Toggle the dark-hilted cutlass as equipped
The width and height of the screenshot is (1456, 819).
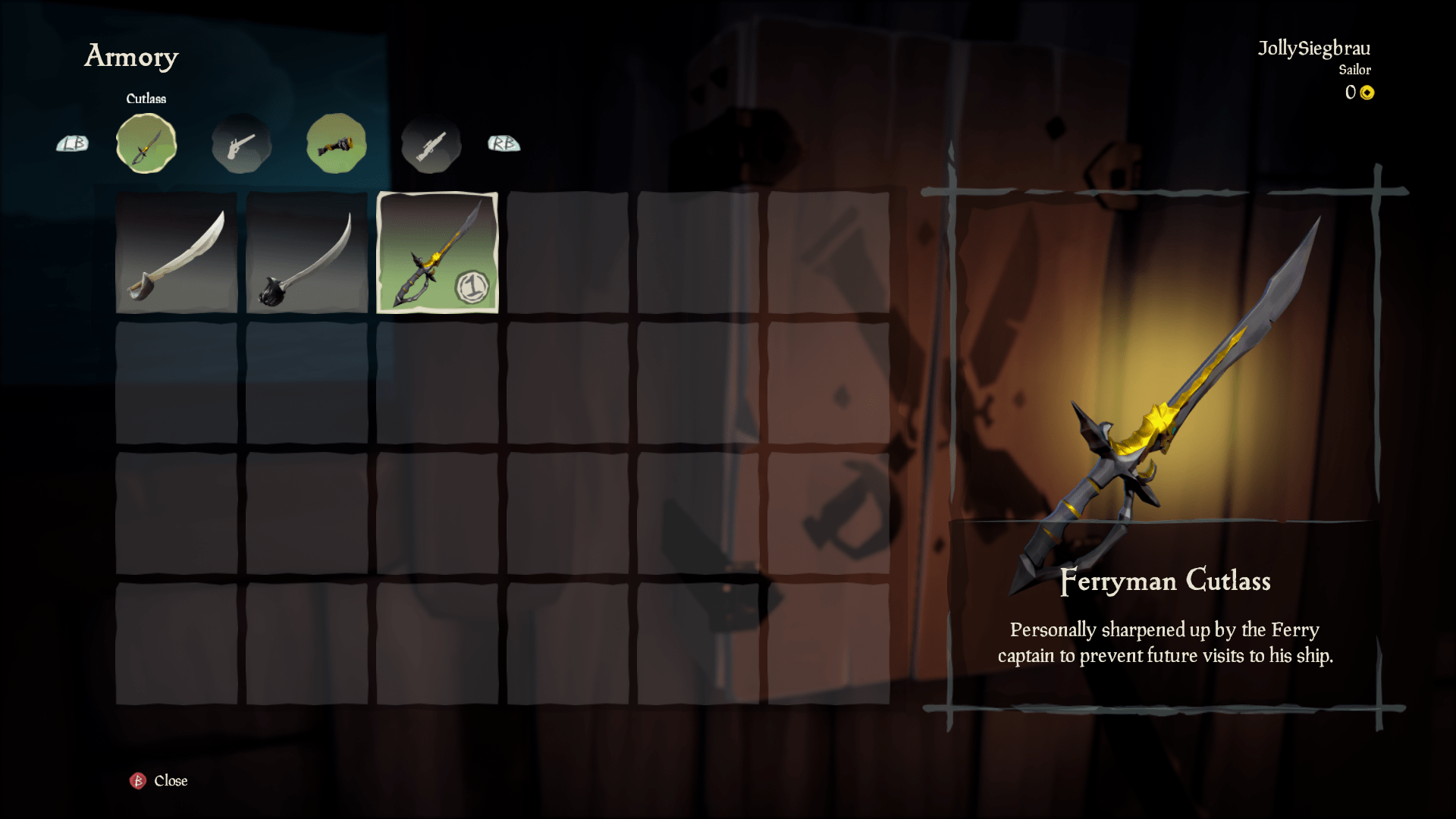pos(306,255)
